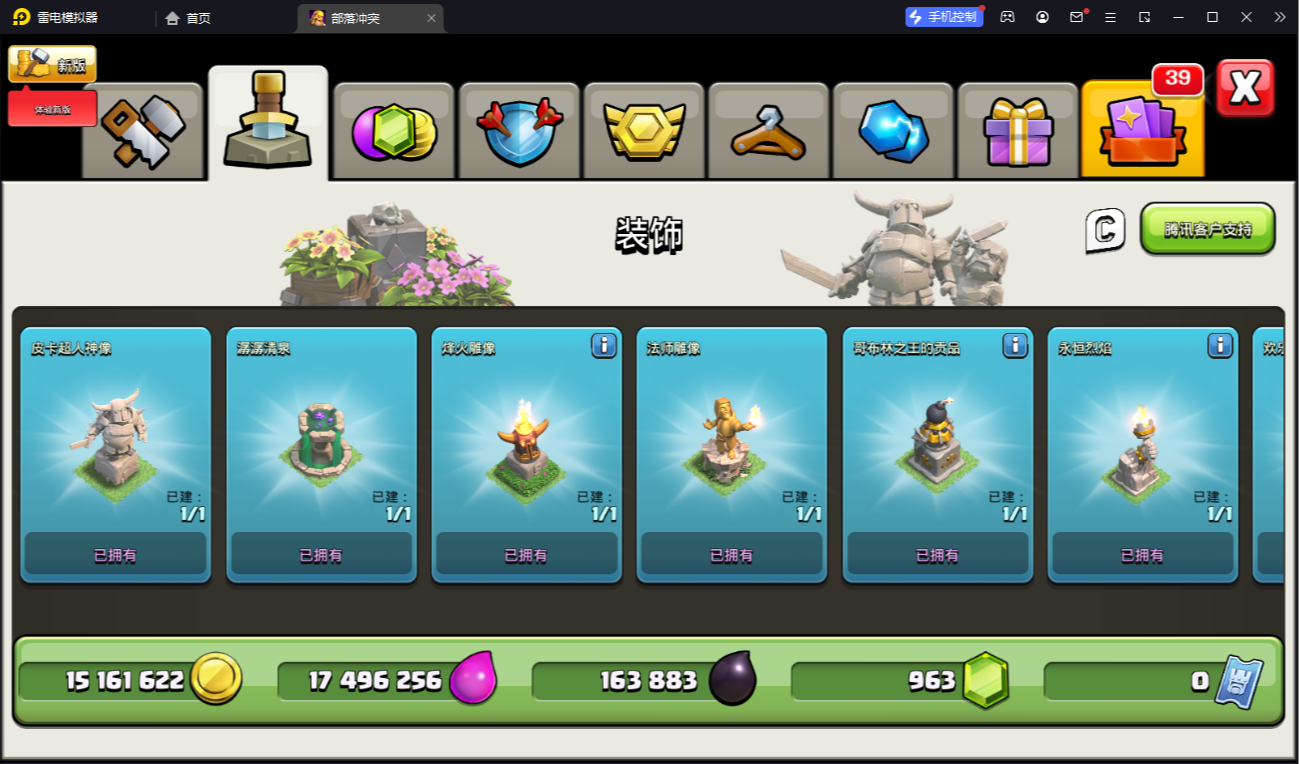
Task: Switch to the hammer and saw tab
Action: coord(142,130)
